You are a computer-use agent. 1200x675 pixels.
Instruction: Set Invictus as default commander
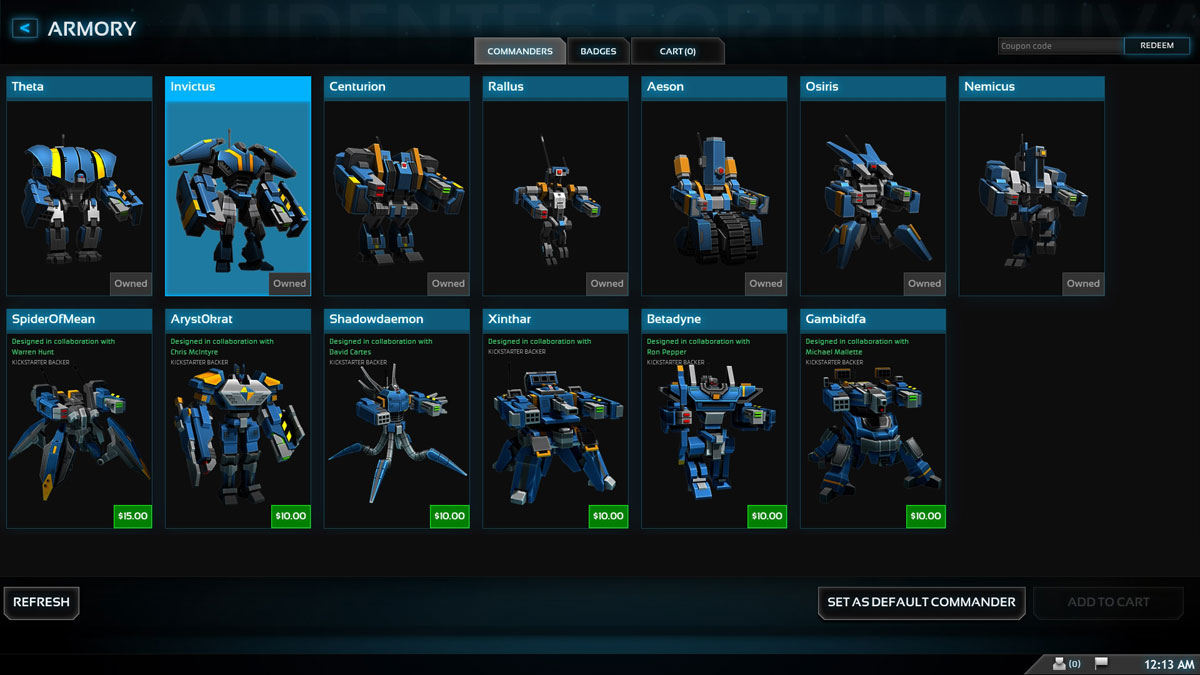click(921, 602)
